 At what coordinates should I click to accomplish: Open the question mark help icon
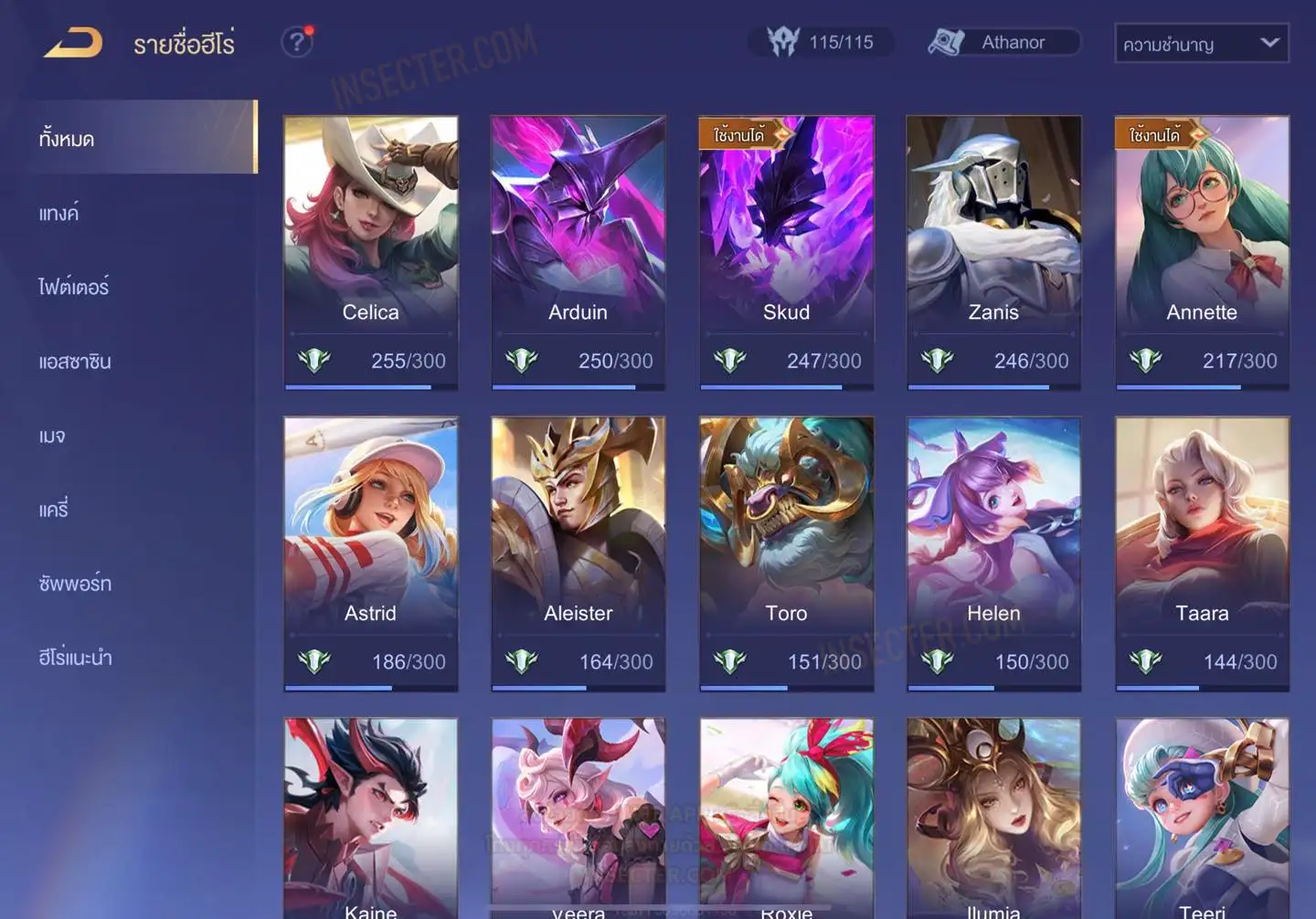(x=296, y=42)
